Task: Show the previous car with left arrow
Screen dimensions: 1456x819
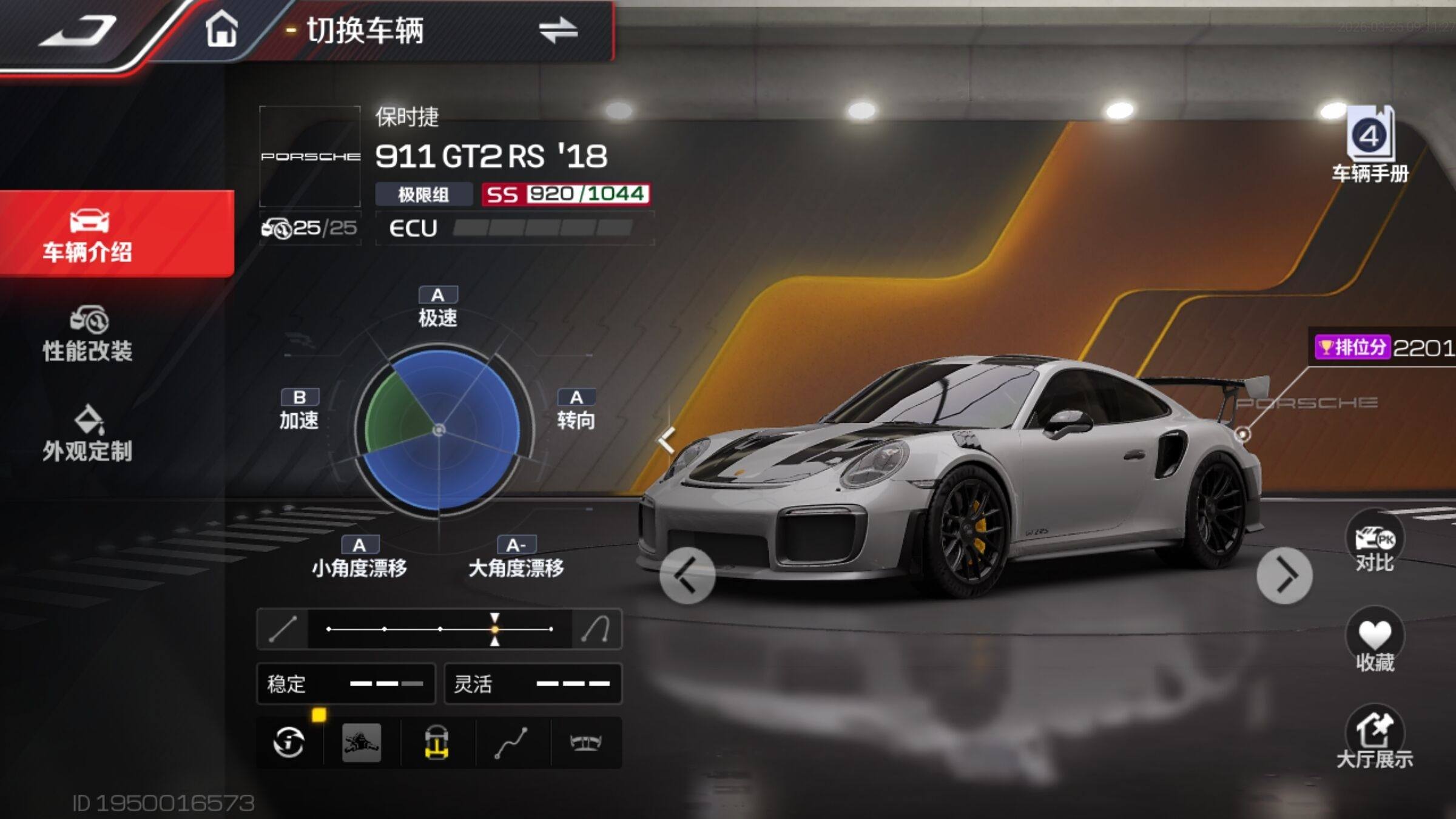Action: [687, 575]
